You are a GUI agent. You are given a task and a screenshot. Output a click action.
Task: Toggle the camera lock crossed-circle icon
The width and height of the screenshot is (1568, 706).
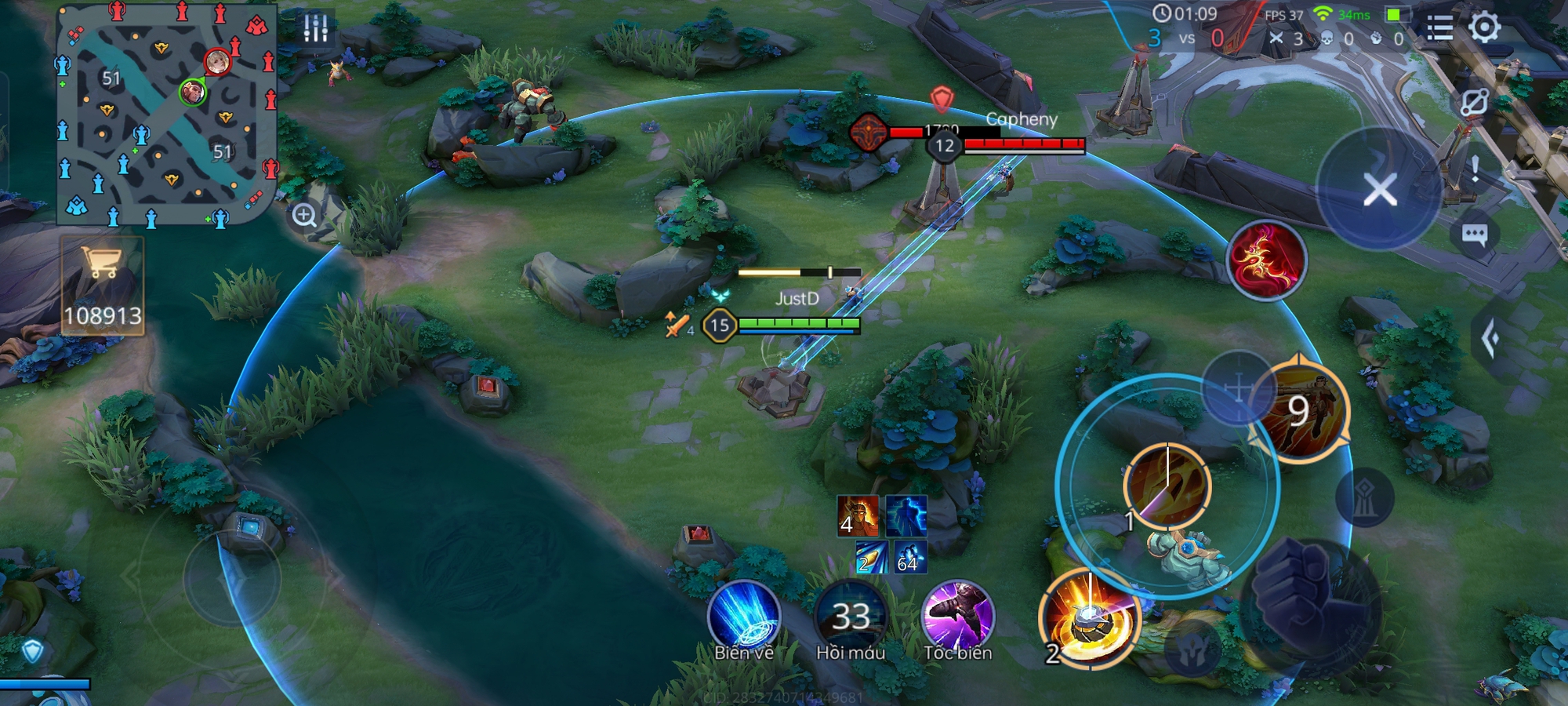pos(1474,103)
